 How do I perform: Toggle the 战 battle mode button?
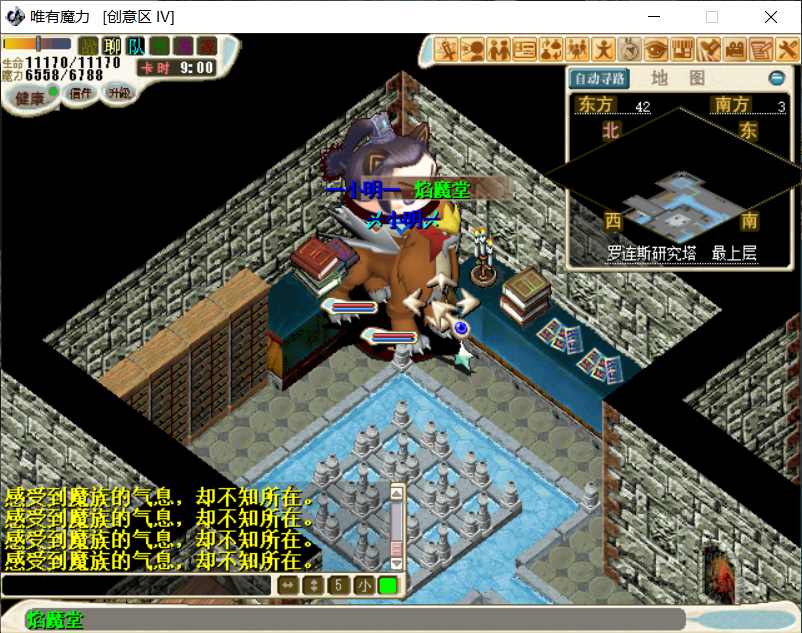[x=89, y=46]
